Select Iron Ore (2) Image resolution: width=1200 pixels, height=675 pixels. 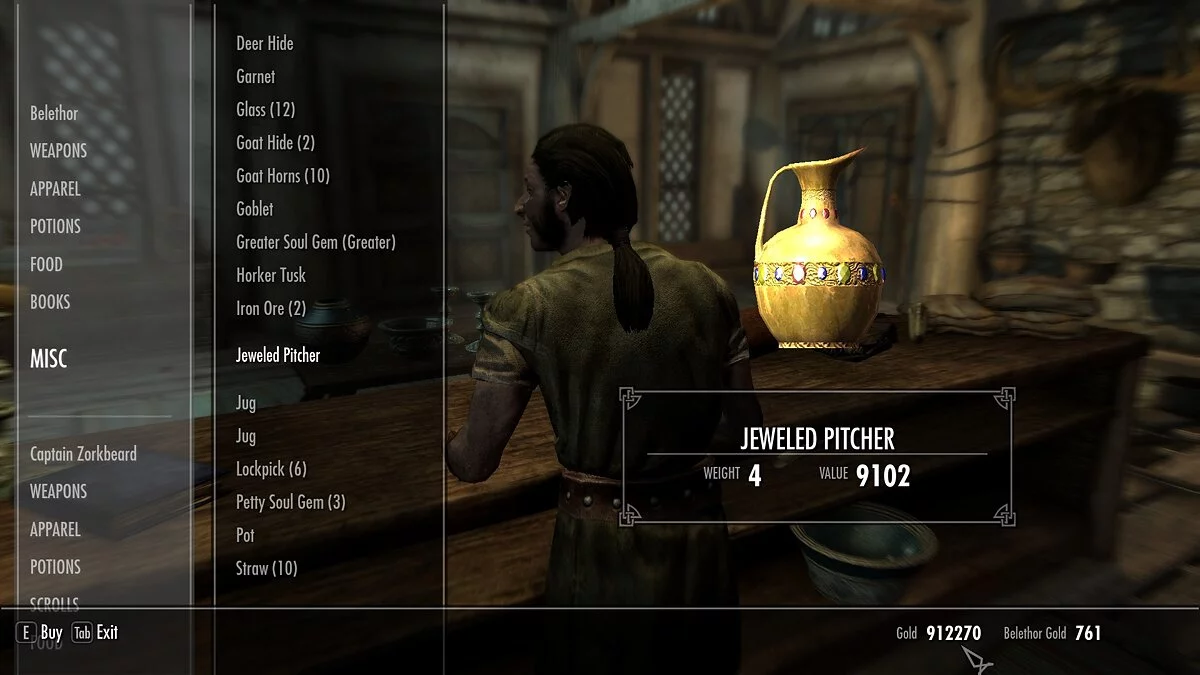point(271,308)
